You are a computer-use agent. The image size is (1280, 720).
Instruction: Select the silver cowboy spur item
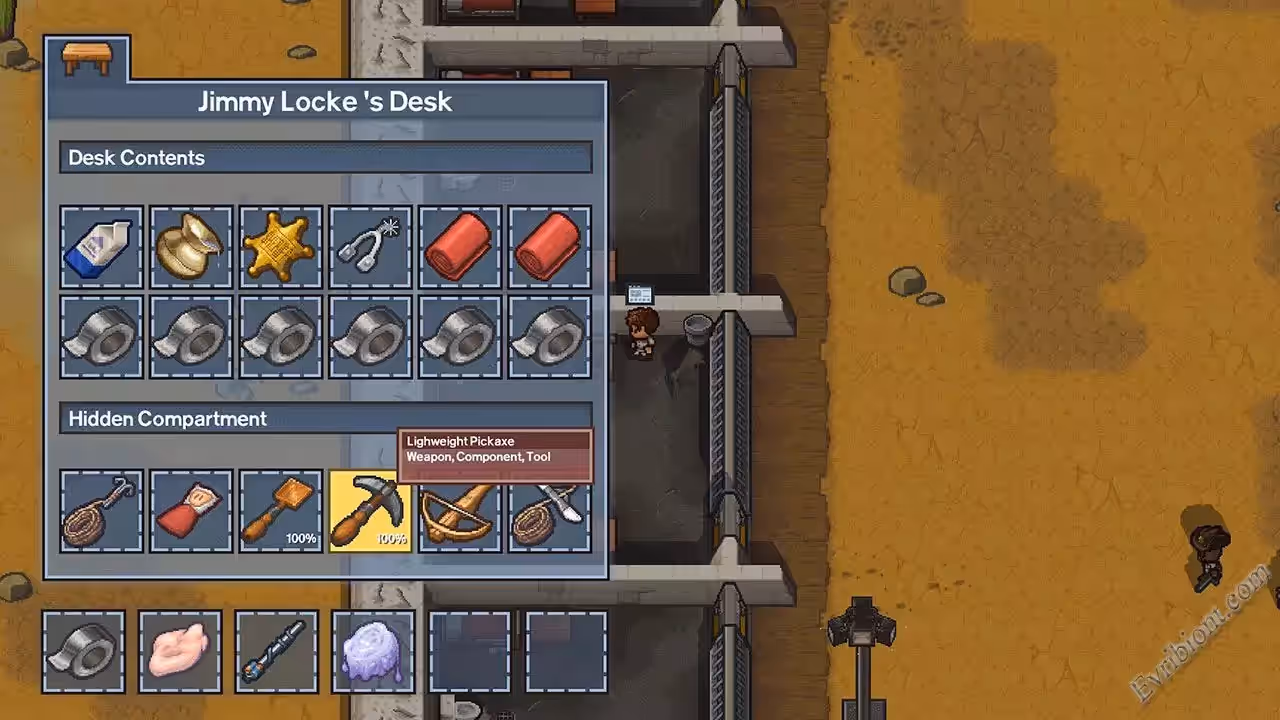[370, 247]
